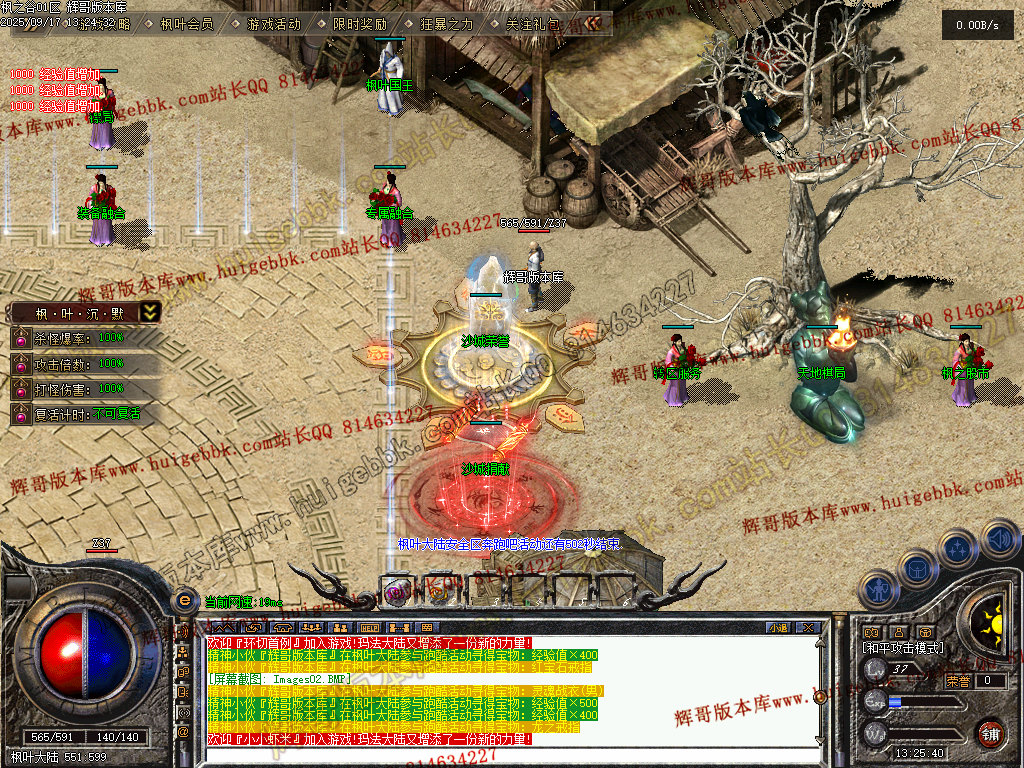Collapse the 枫·叶·沉·默 buff panel
This screenshot has width=1024, height=768.
(149, 312)
